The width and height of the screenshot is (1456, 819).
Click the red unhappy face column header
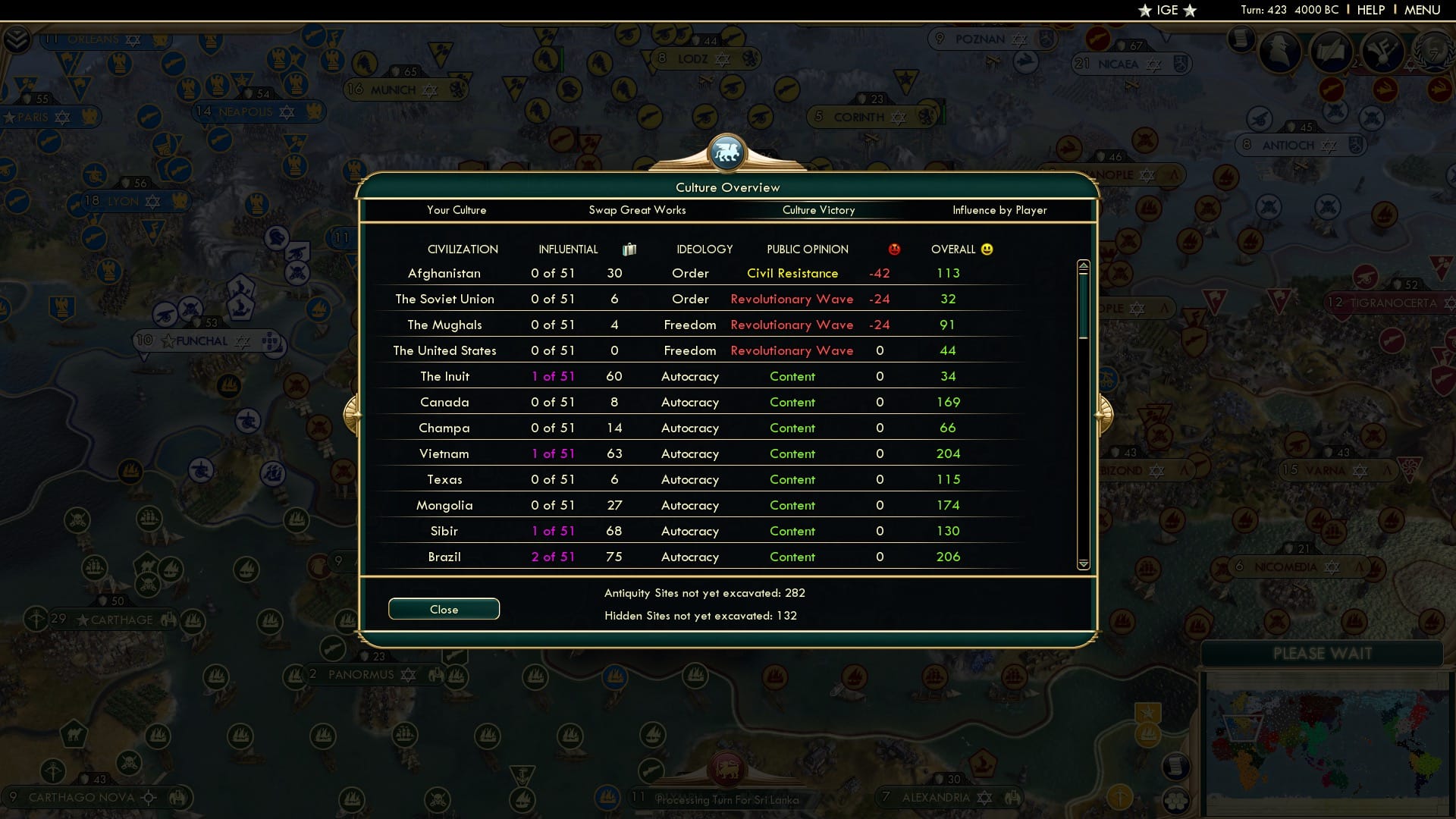click(x=895, y=248)
